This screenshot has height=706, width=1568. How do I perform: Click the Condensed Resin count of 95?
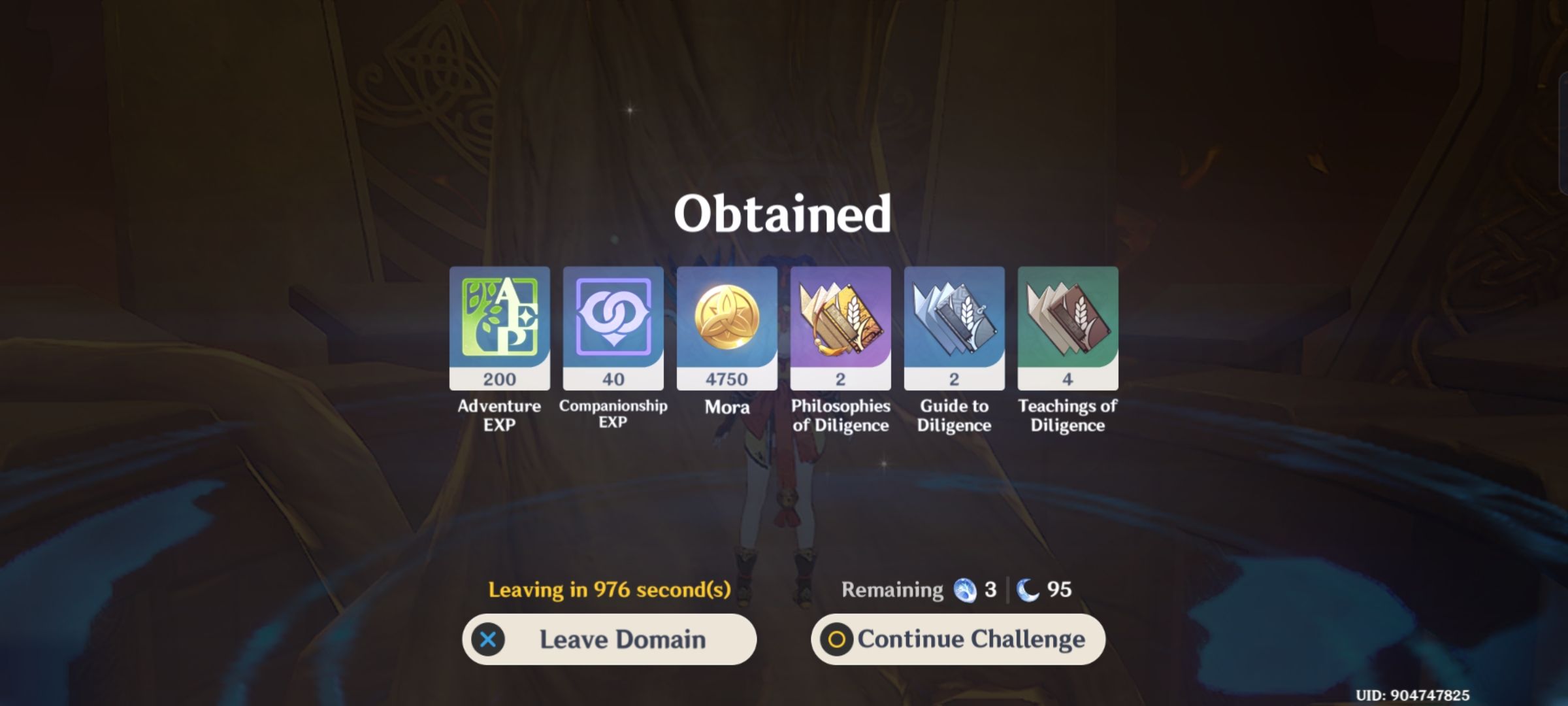1060,589
